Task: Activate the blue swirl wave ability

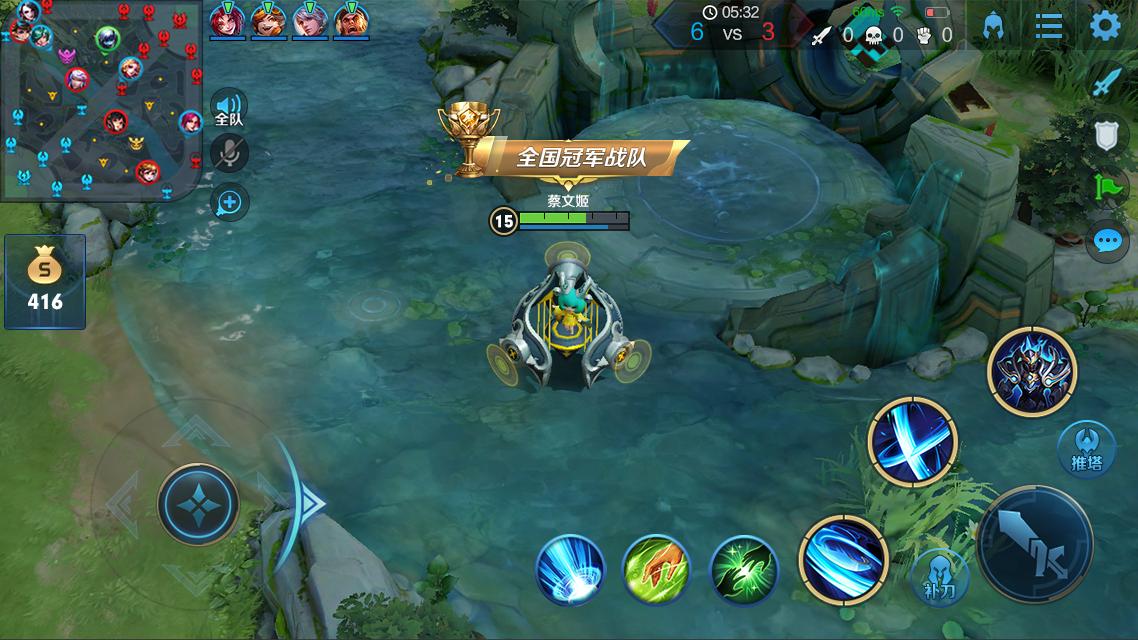Action: pyautogui.click(x=843, y=560)
